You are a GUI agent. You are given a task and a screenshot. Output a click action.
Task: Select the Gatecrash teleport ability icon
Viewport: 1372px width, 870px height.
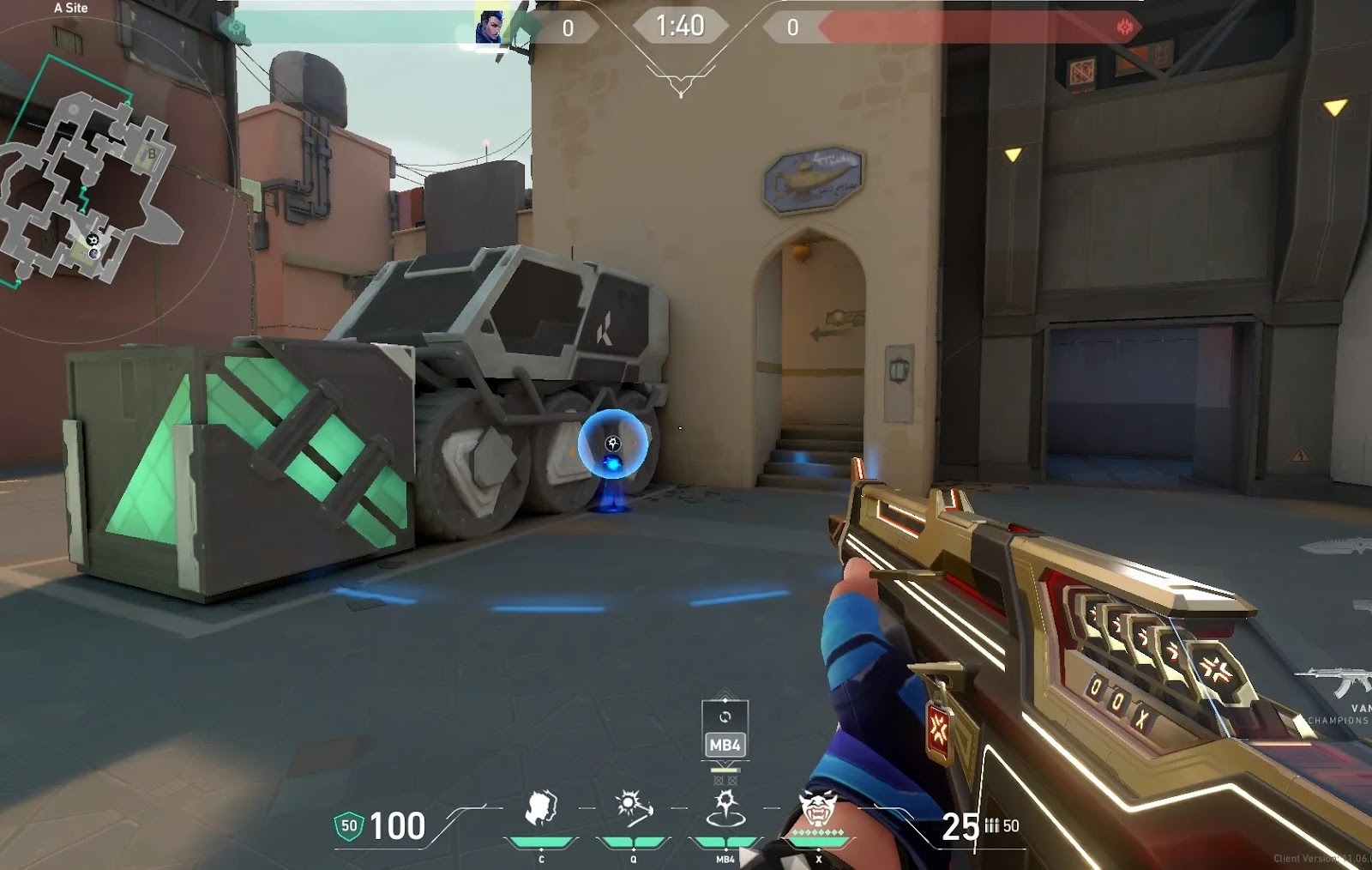click(x=725, y=809)
